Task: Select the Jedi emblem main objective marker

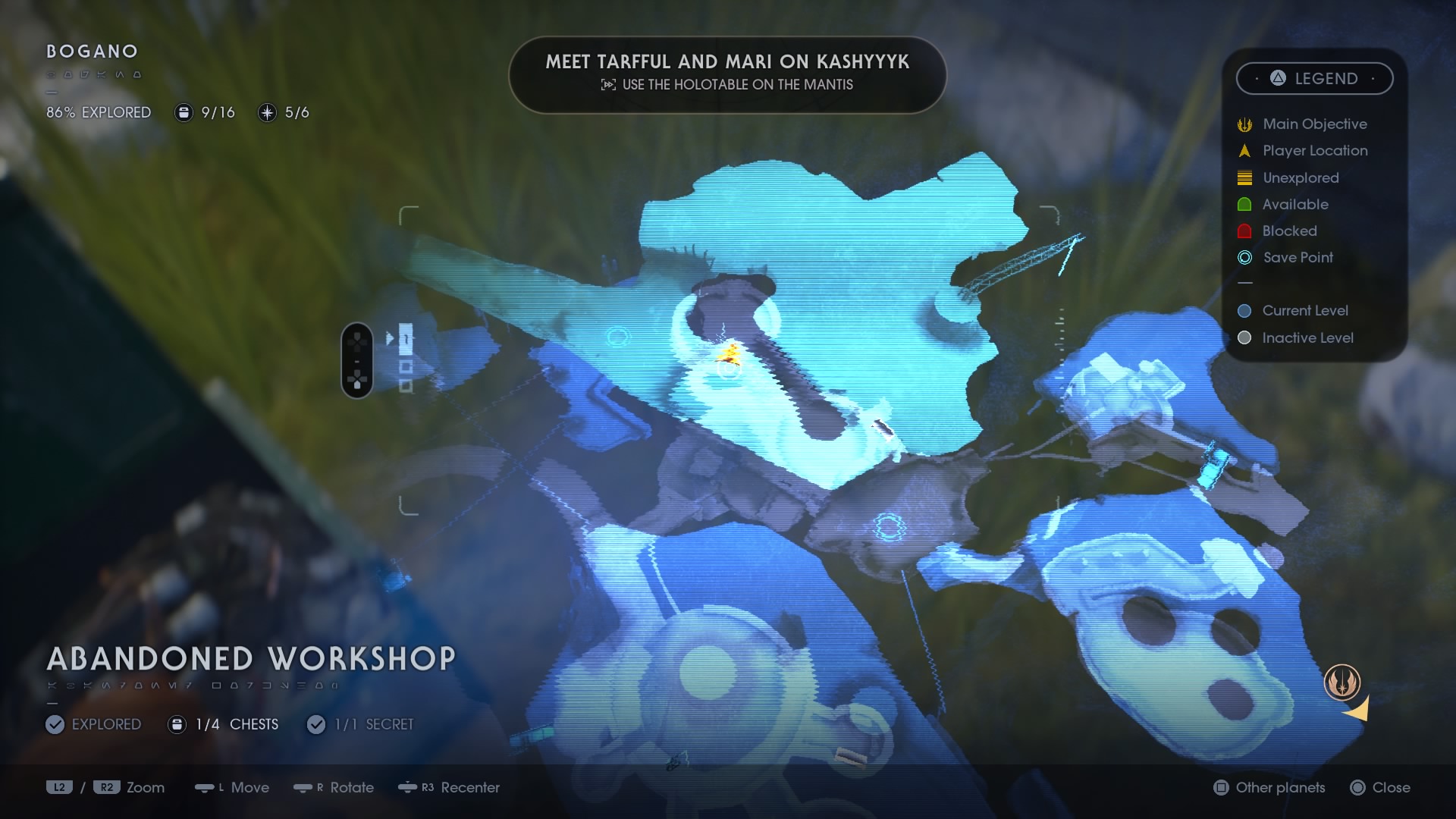Action: coord(1341,682)
